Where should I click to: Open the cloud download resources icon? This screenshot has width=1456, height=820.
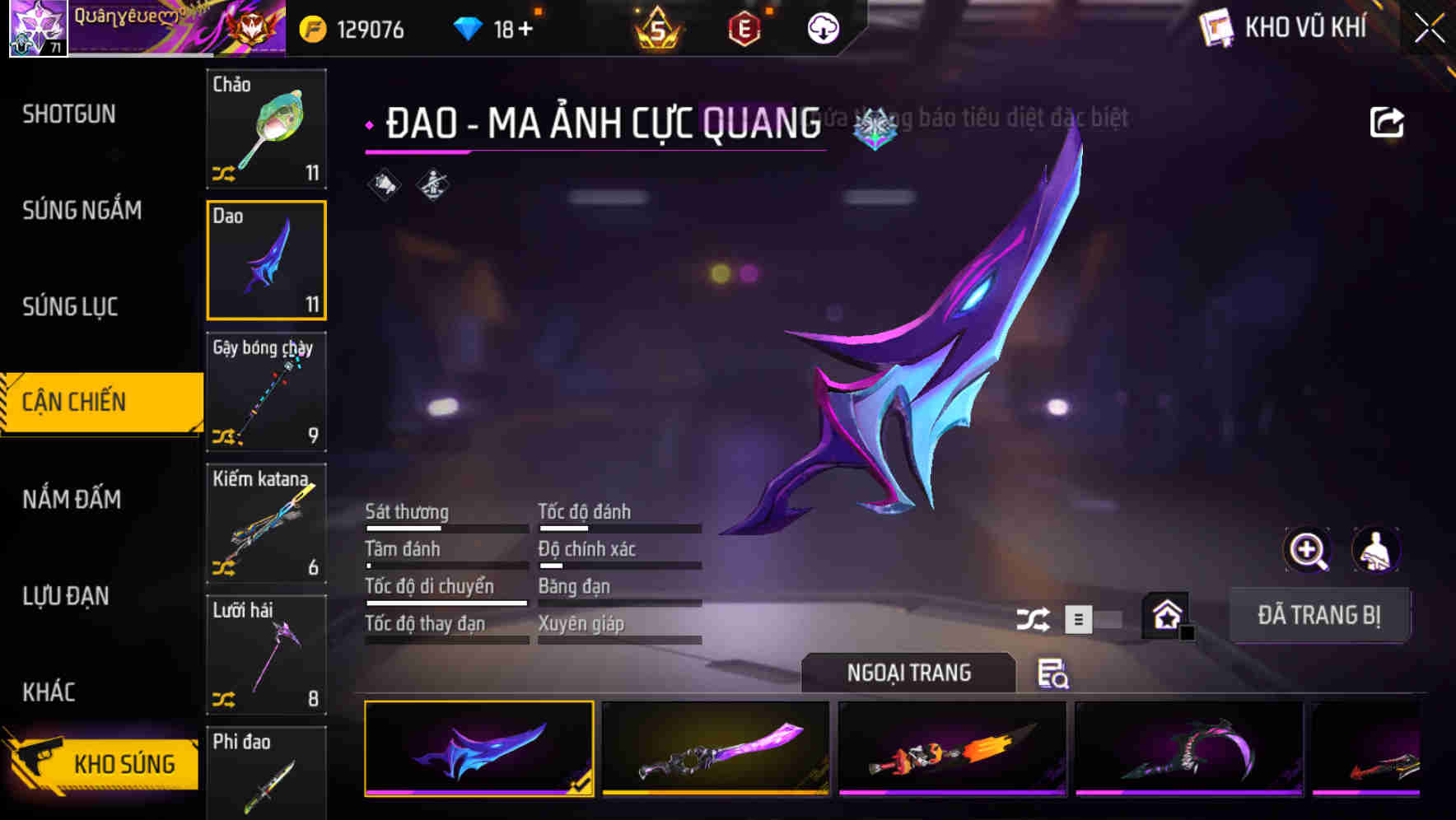[823, 27]
